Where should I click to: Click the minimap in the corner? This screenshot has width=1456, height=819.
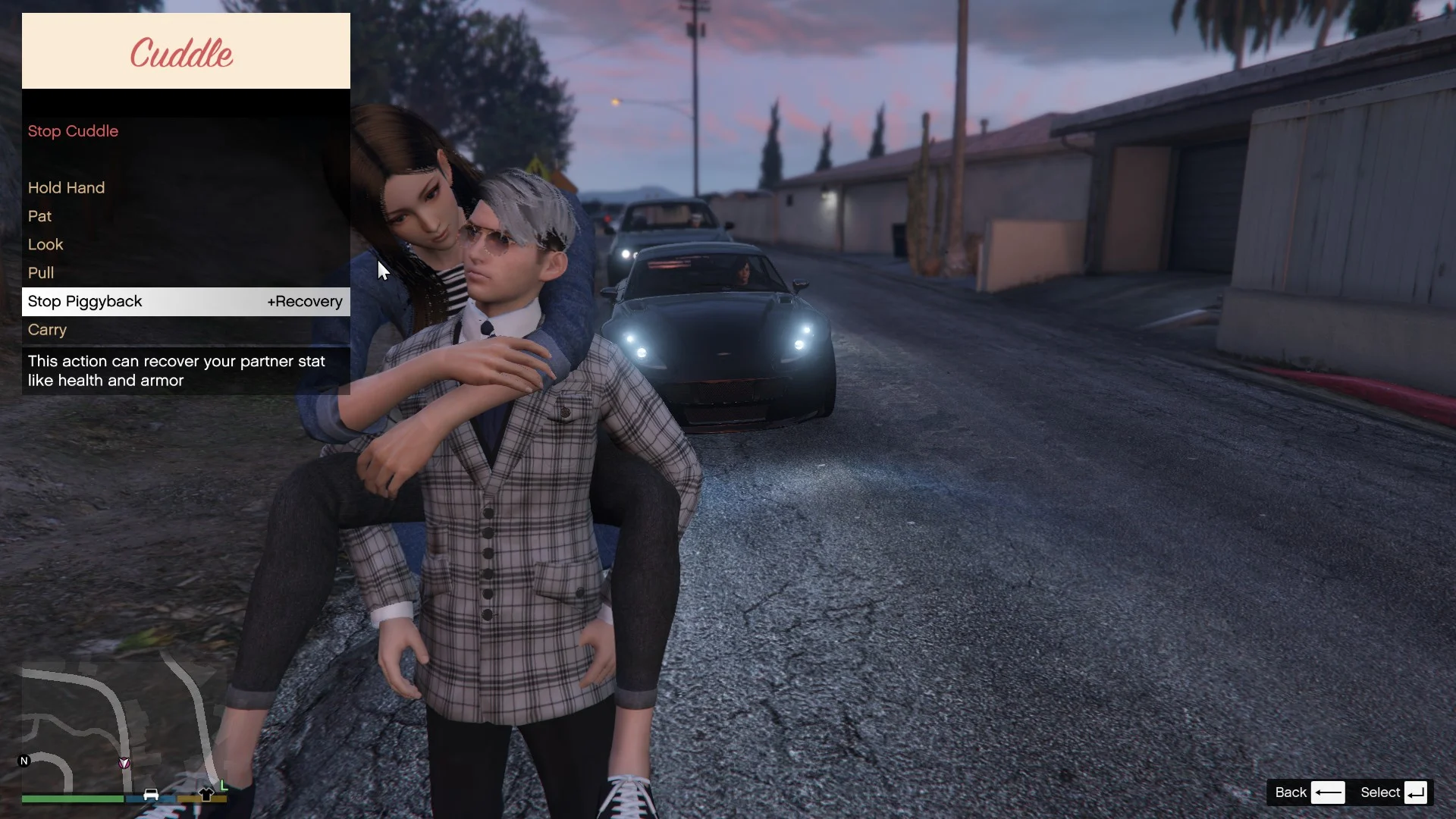point(121,726)
